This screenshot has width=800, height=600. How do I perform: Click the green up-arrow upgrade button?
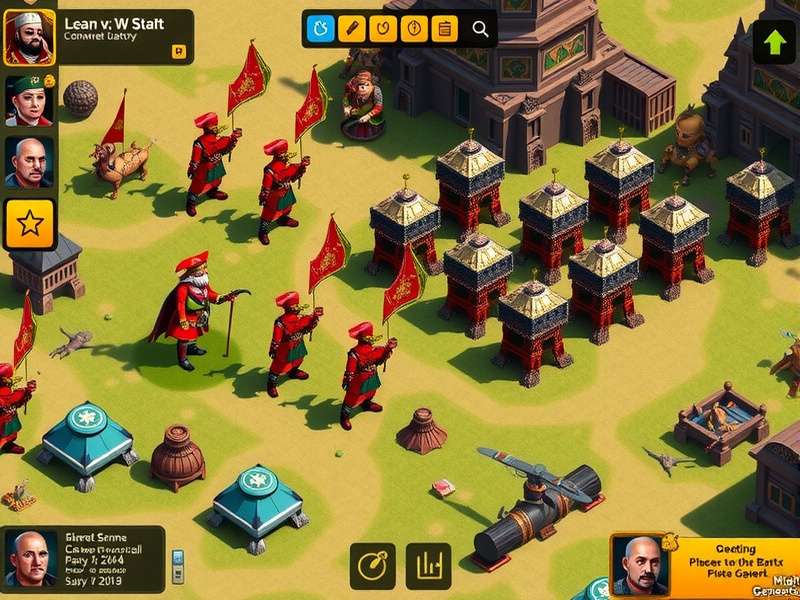coord(774,42)
